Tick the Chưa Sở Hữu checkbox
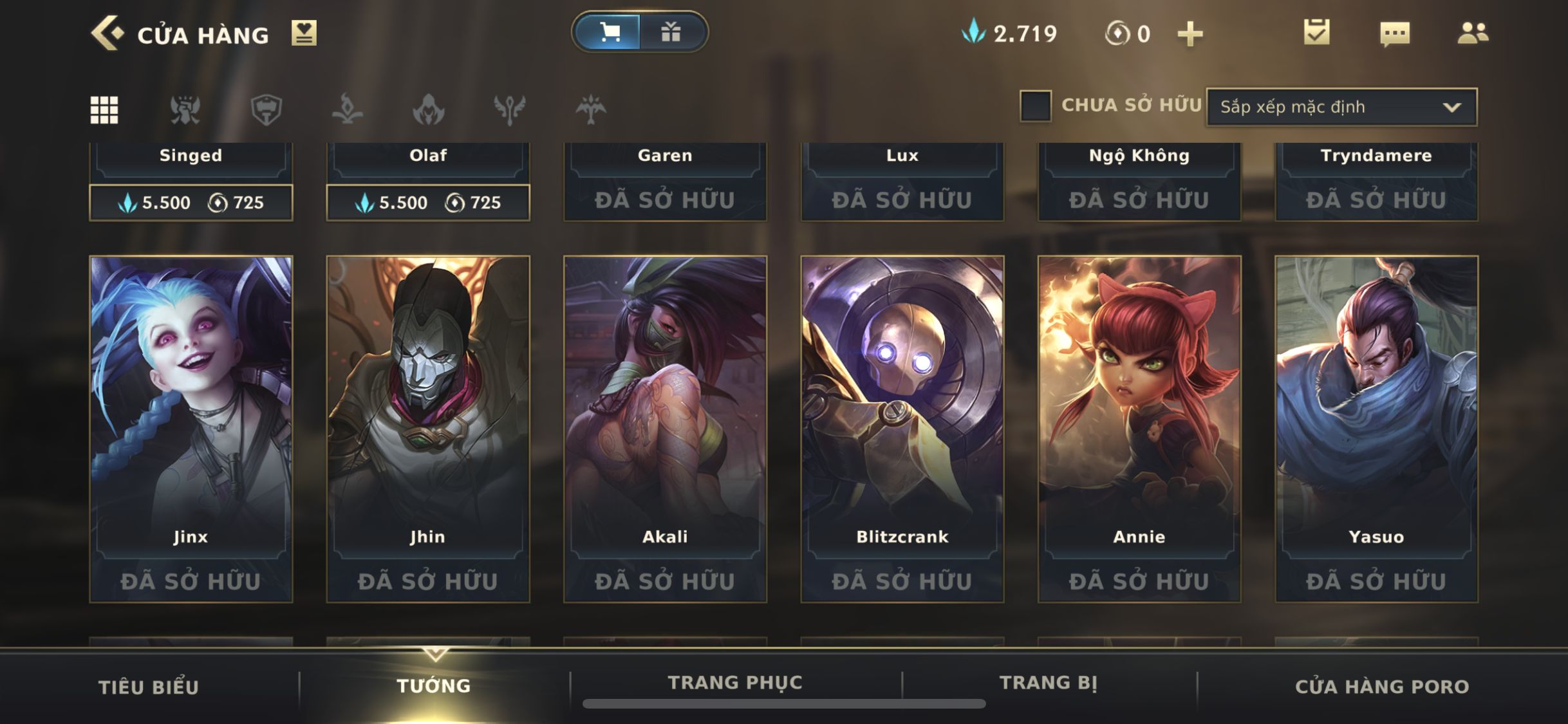Viewport: 1568px width, 724px height. click(x=1035, y=106)
